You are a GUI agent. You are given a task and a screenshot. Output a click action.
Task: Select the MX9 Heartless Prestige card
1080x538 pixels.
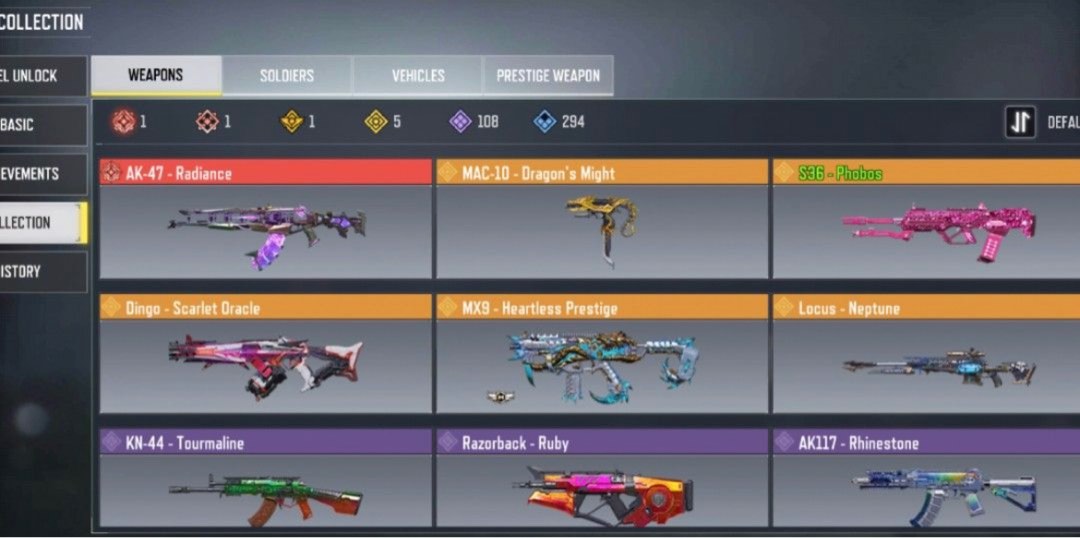coord(602,354)
